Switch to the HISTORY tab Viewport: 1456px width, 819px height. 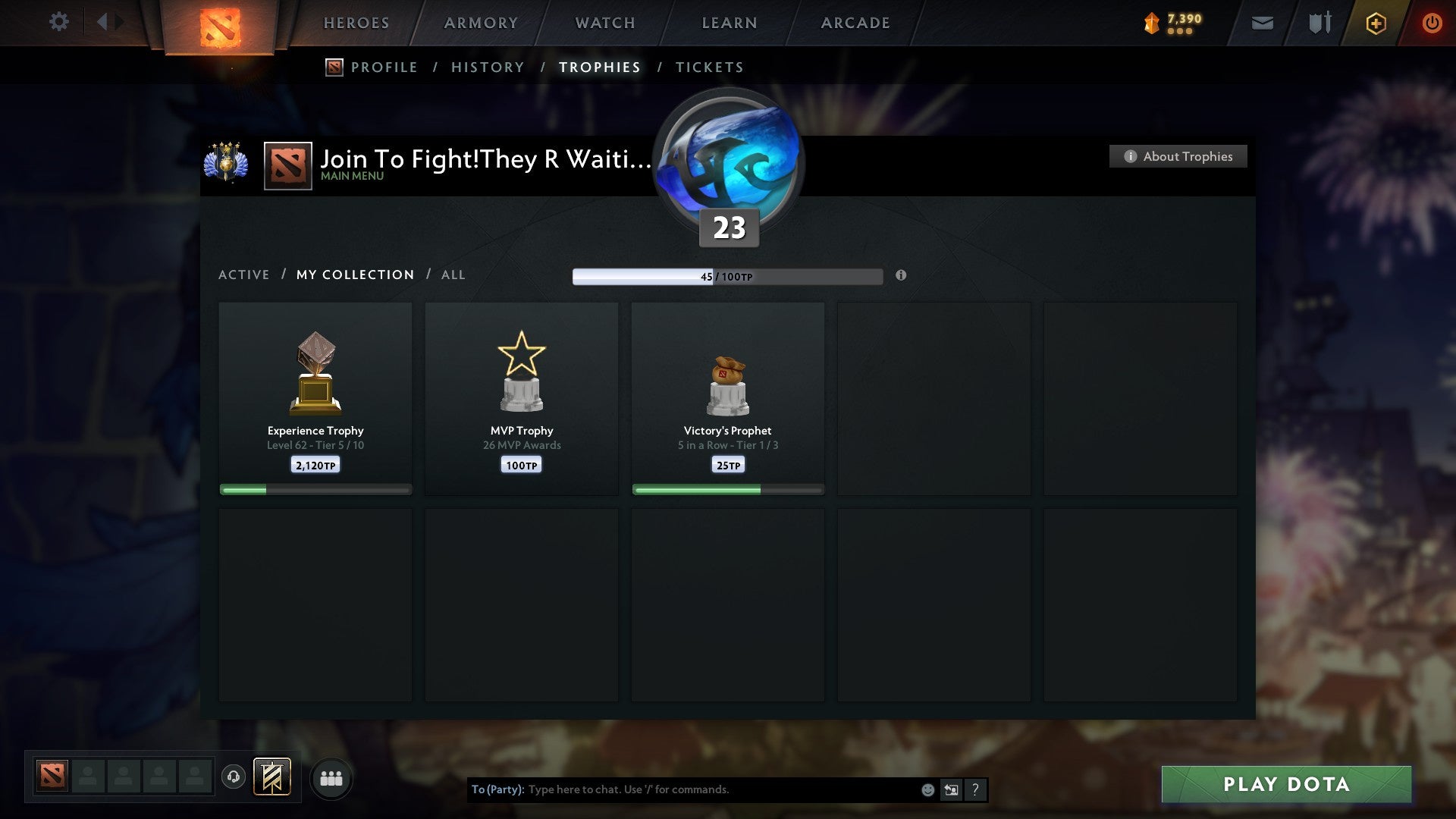click(487, 67)
